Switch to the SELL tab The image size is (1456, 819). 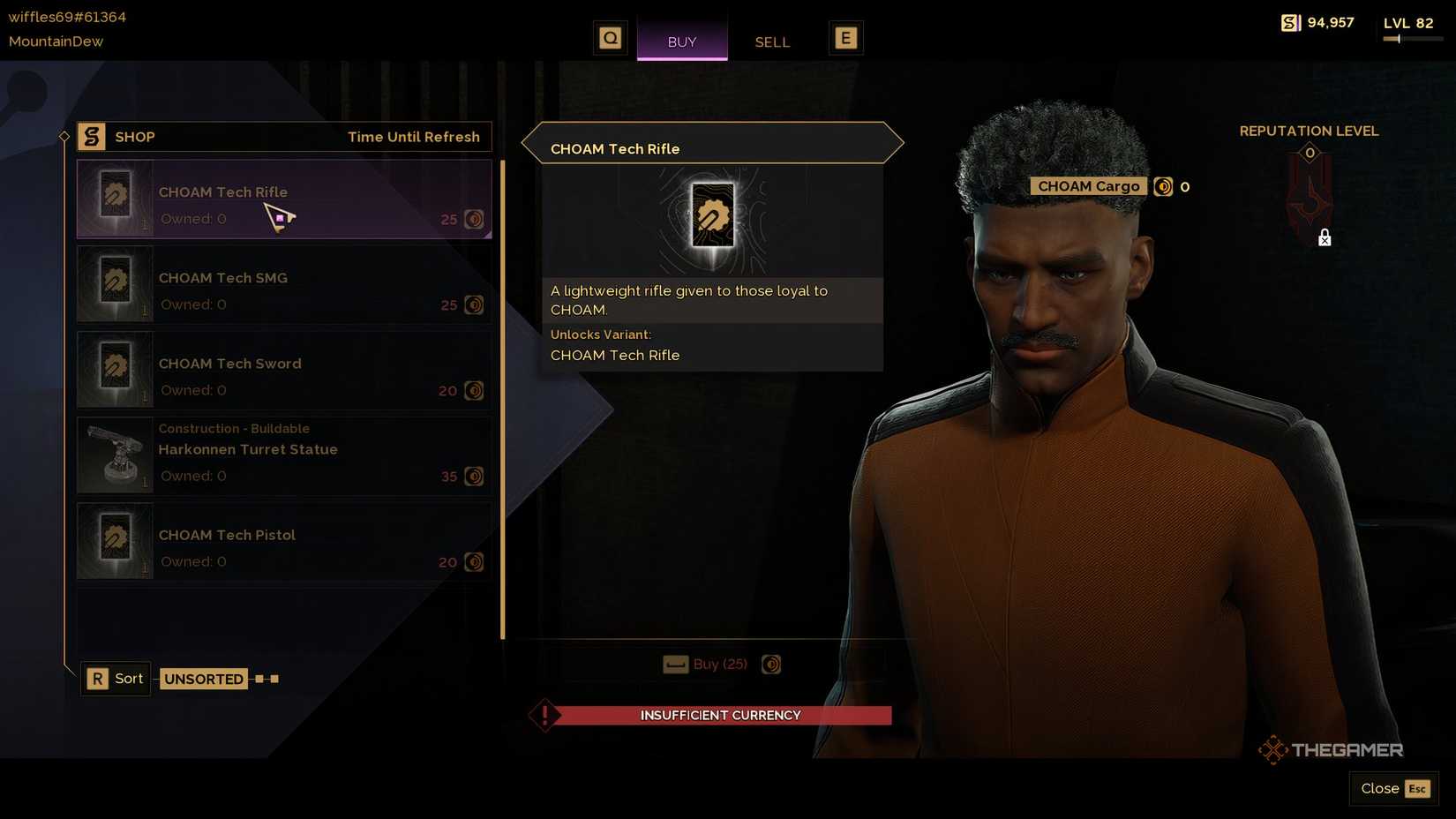pyautogui.click(x=771, y=41)
